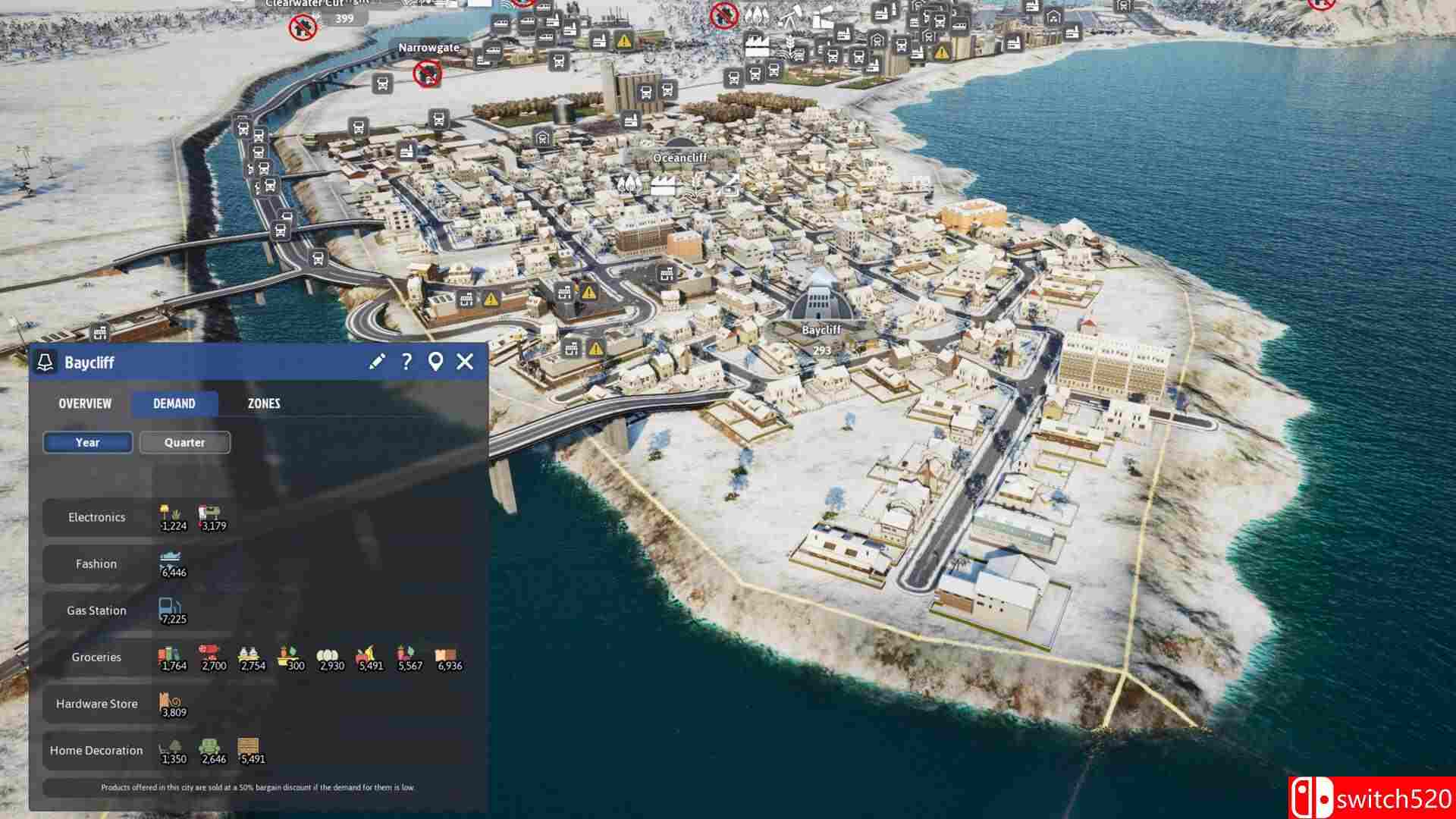1456x819 pixels.
Task: Select the Hardware Store icon showing 3,809
Action: pyautogui.click(x=168, y=701)
